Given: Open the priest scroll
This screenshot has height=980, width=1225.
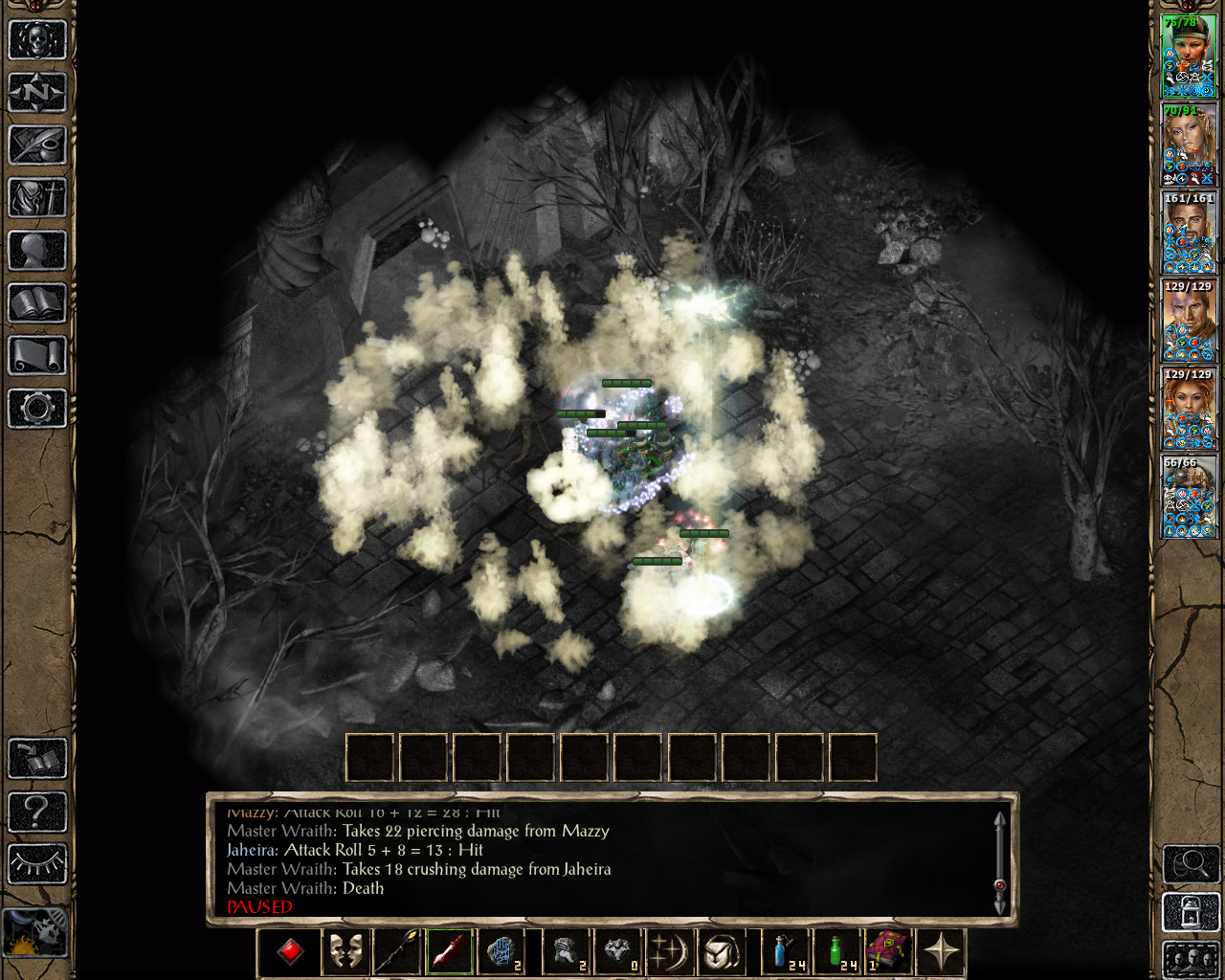Looking at the screenshot, I should click(37, 356).
